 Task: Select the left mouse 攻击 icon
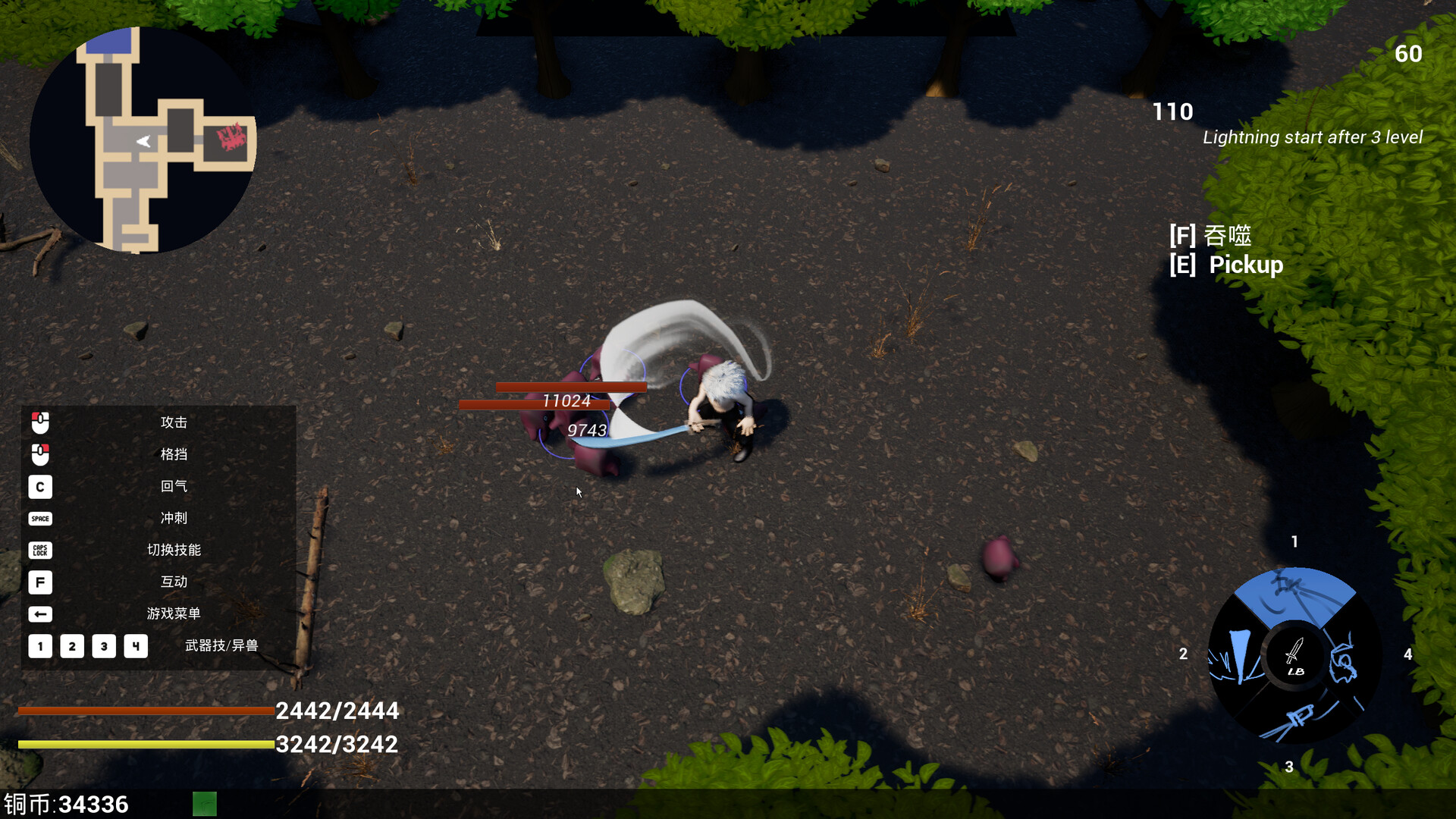tap(40, 423)
